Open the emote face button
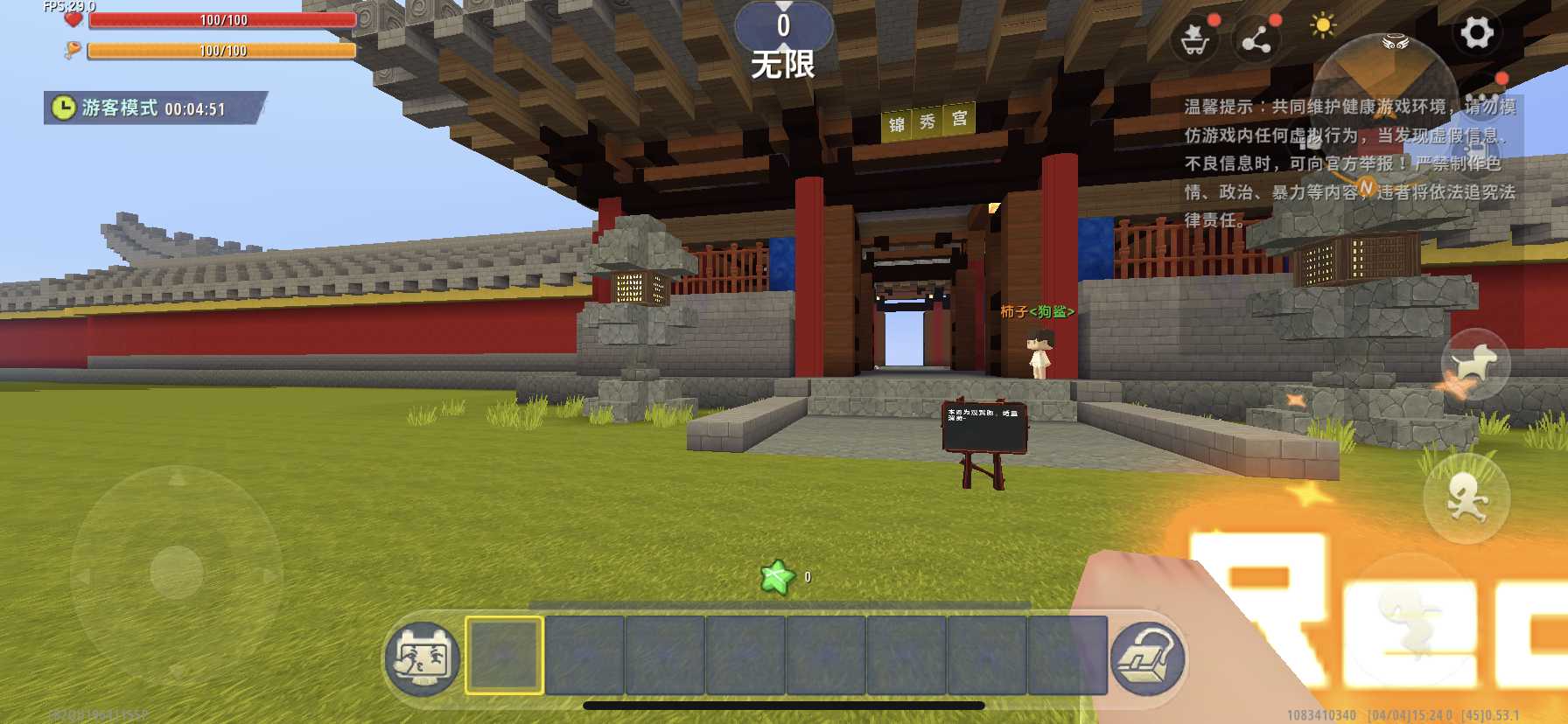This screenshot has height=724, width=1568. click(x=423, y=658)
